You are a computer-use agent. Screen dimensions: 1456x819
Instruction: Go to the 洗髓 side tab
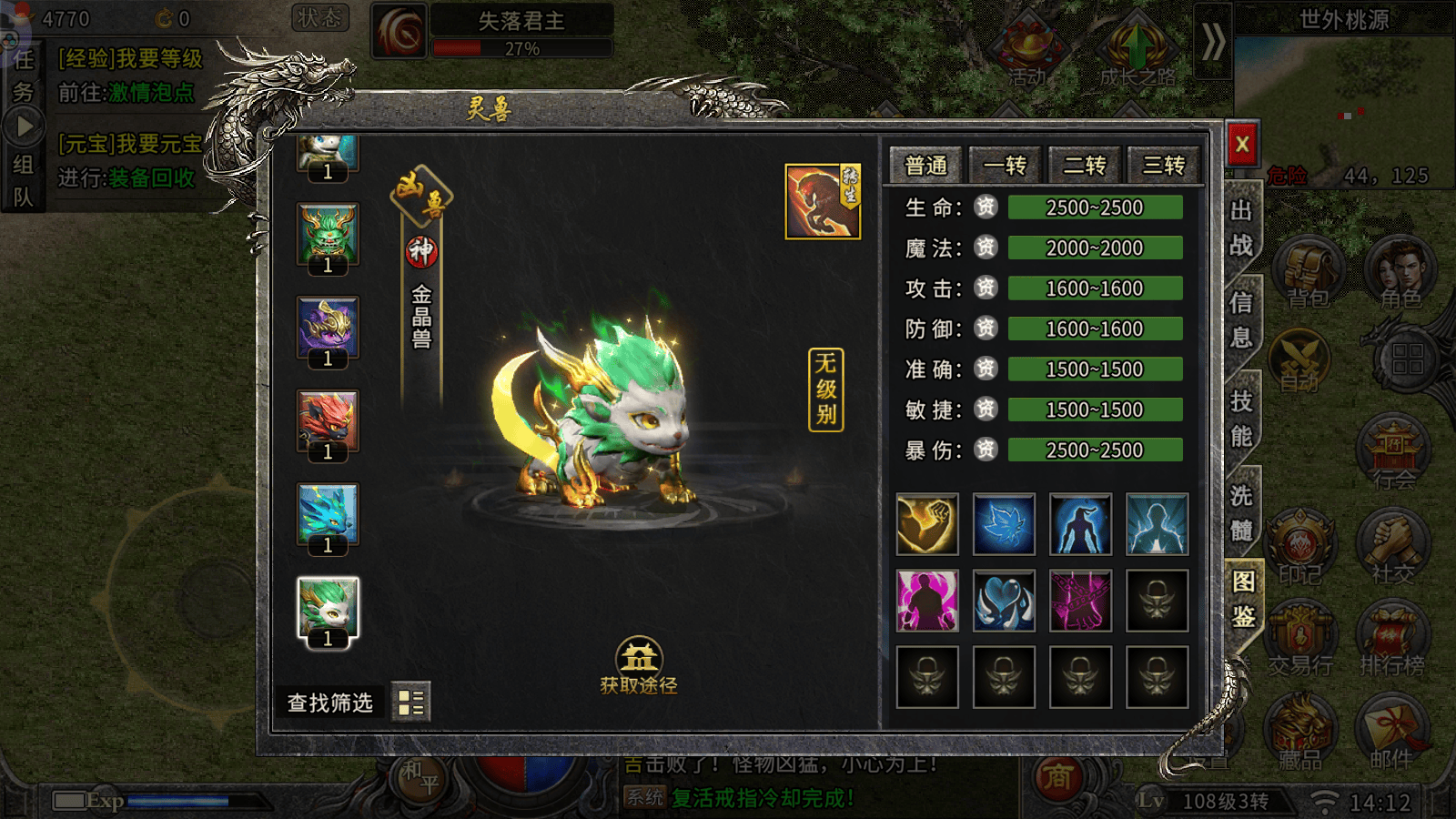pyautogui.click(x=1241, y=512)
